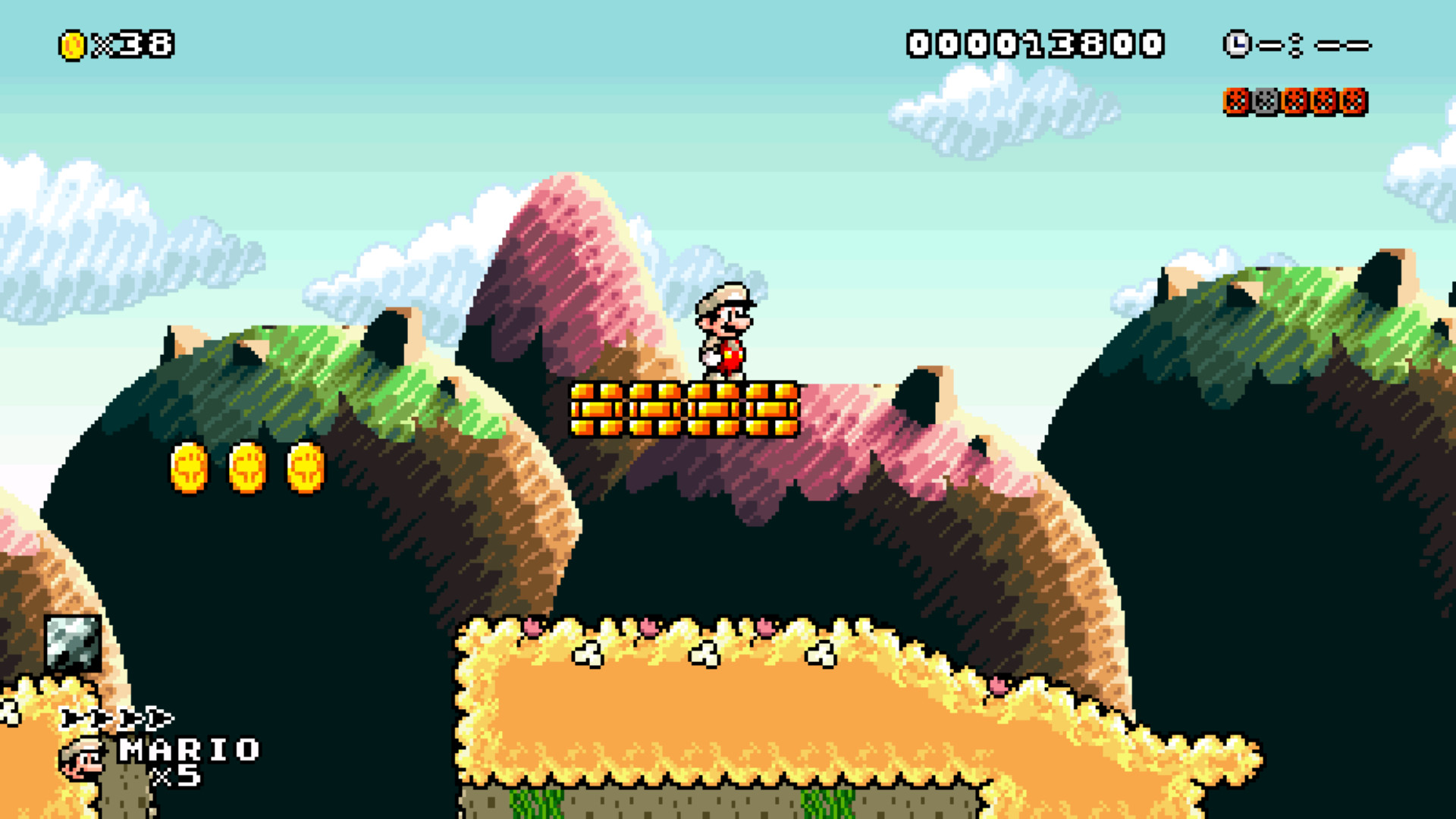The height and width of the screenshot is (819, 1456).
Task: Click the clock timer icon in the HUD
Action: coord(1236,44)
